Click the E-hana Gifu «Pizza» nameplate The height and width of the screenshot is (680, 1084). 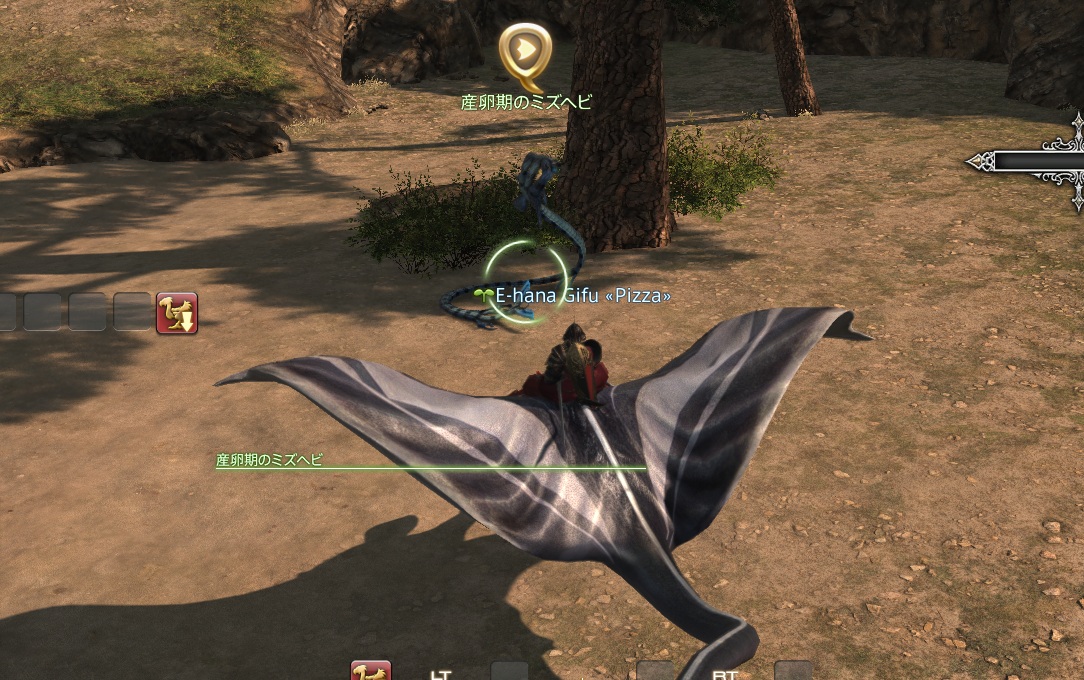(582, 296)
